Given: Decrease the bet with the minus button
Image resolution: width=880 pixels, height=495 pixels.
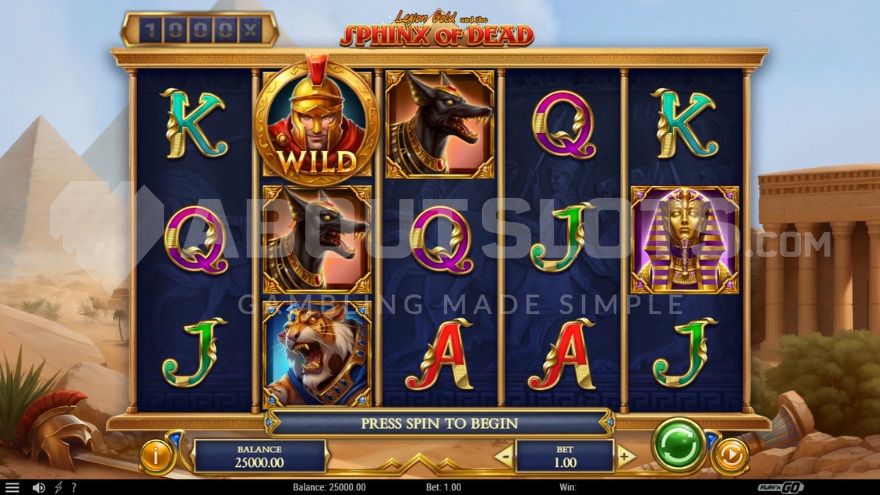Looking at the screenshot, I should coord(505,457).
